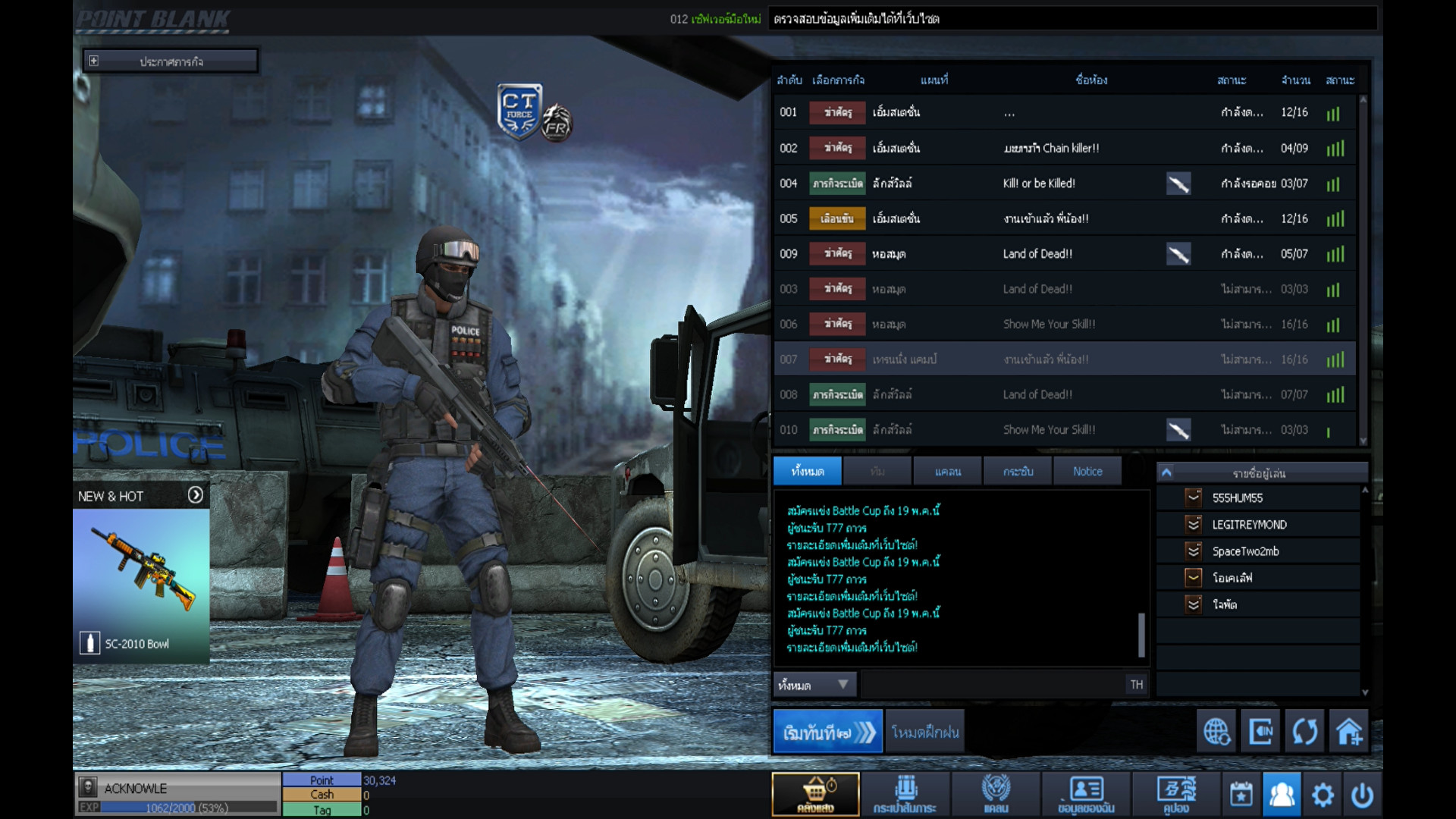
Task: Open the training mode button
Action: tap(924, 732)
